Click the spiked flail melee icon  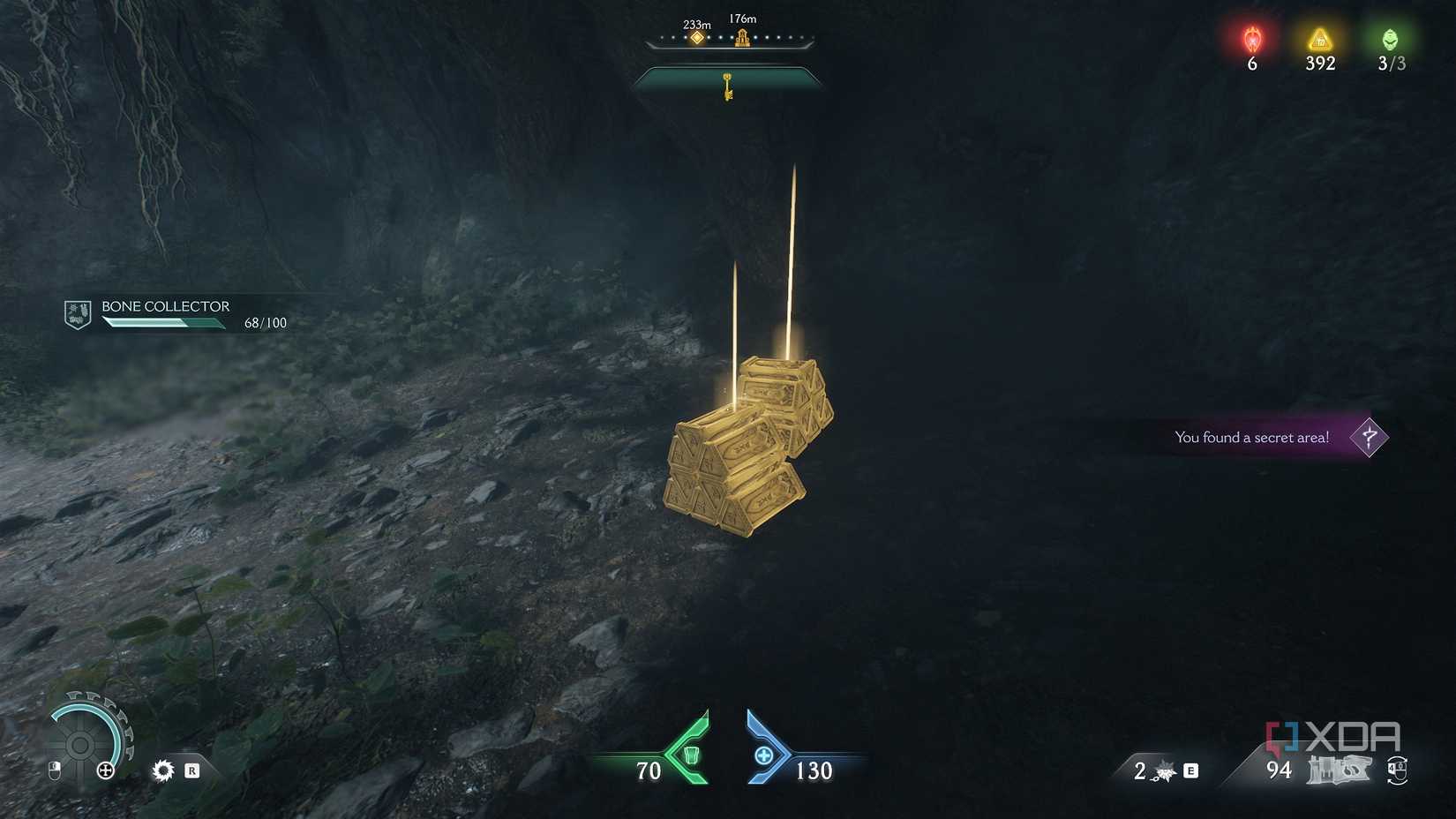[1166, 772]
